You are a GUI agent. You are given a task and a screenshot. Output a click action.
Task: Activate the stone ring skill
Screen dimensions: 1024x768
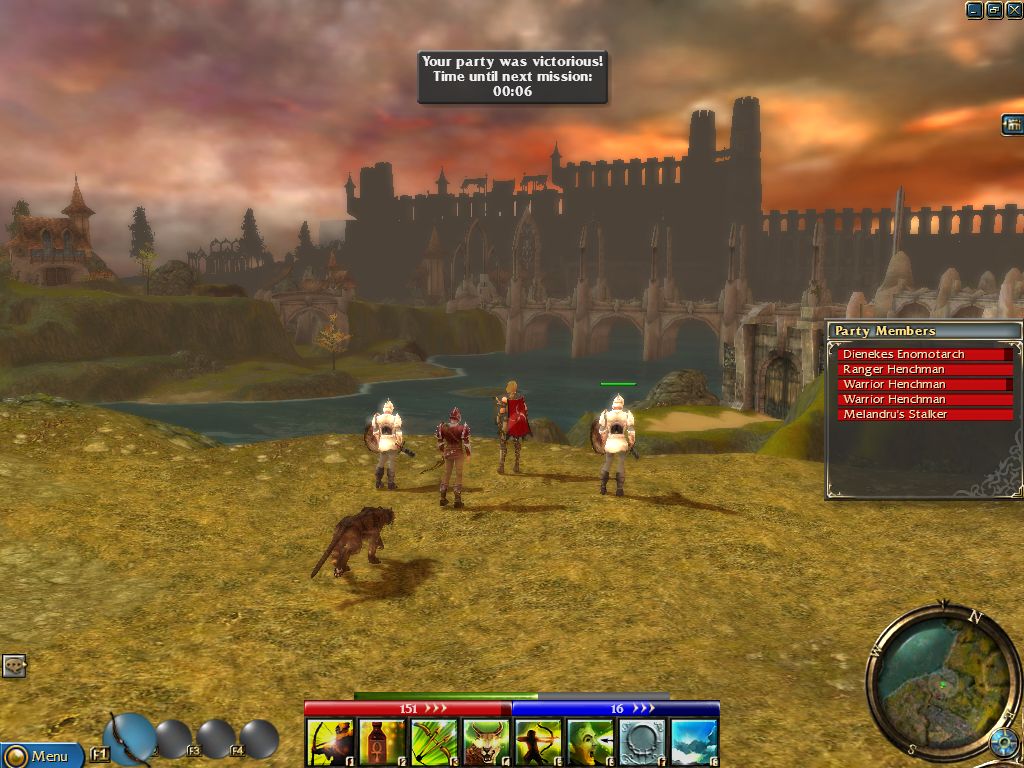[642, 743]
